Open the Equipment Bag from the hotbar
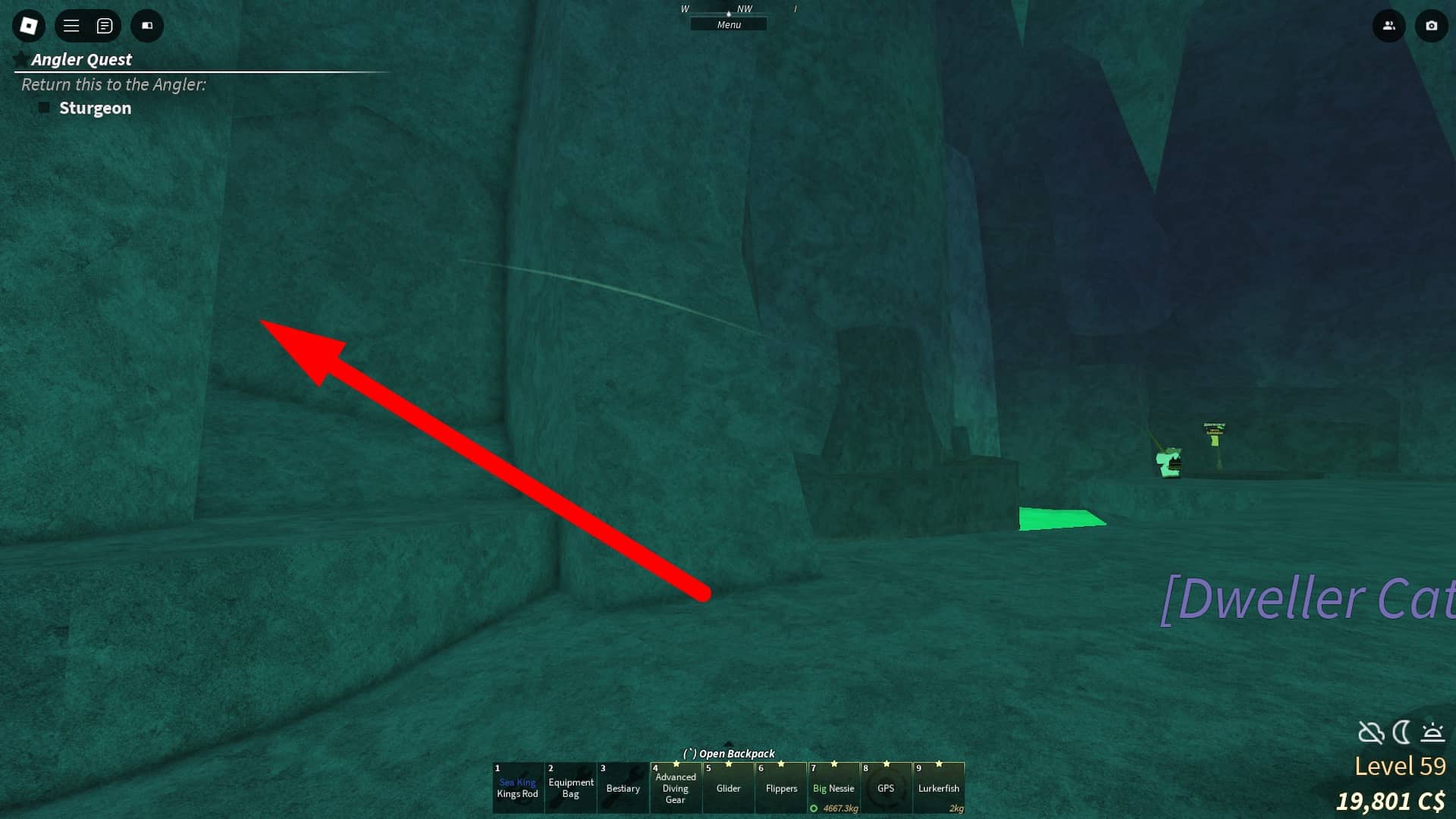The width and height of the screenshot is (1456, 819). (571, 788)
